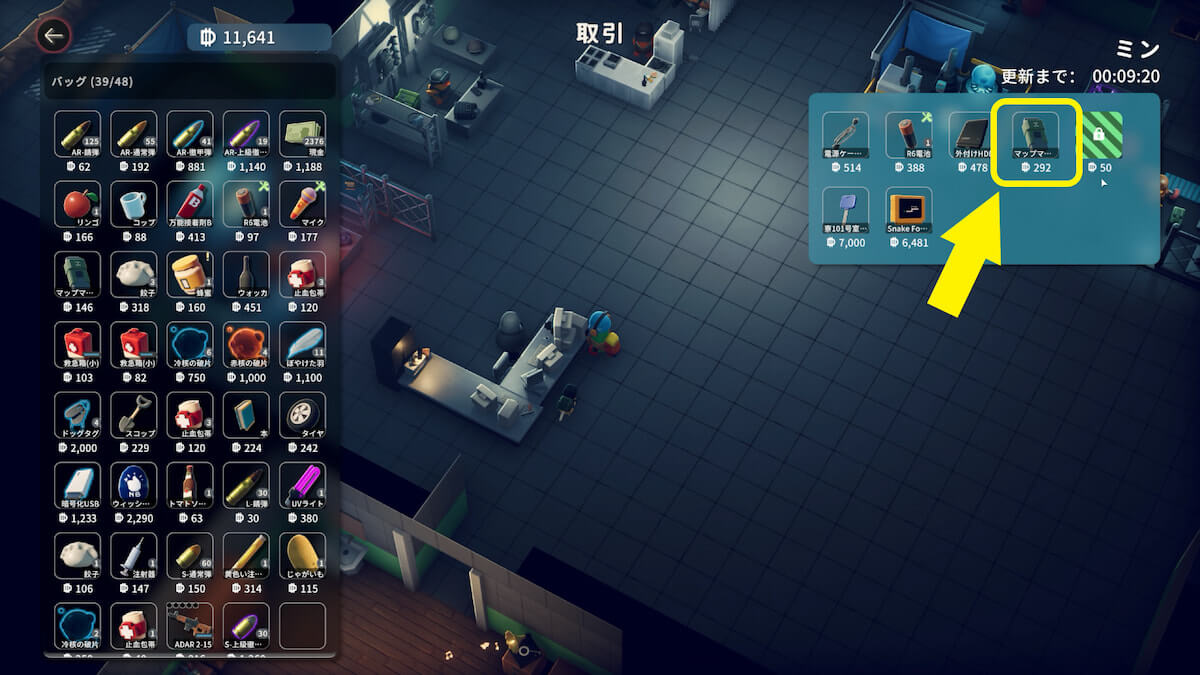Select the 寮101号室 key in the shop

(x=845, y=211)
